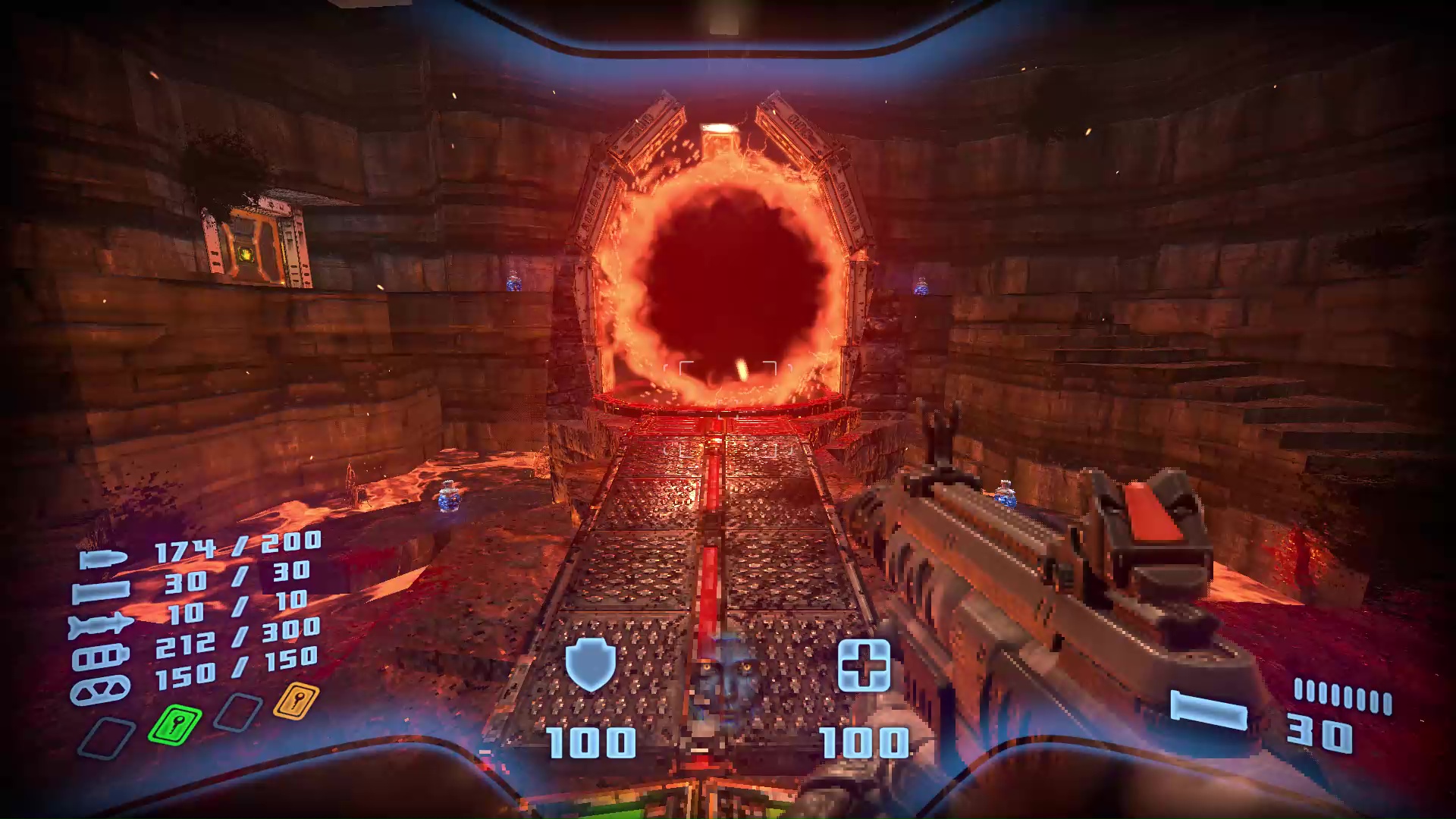Viewport: 1456px width, 819px height.
Task: Toggle the green keycard slot
Action: 174,723
